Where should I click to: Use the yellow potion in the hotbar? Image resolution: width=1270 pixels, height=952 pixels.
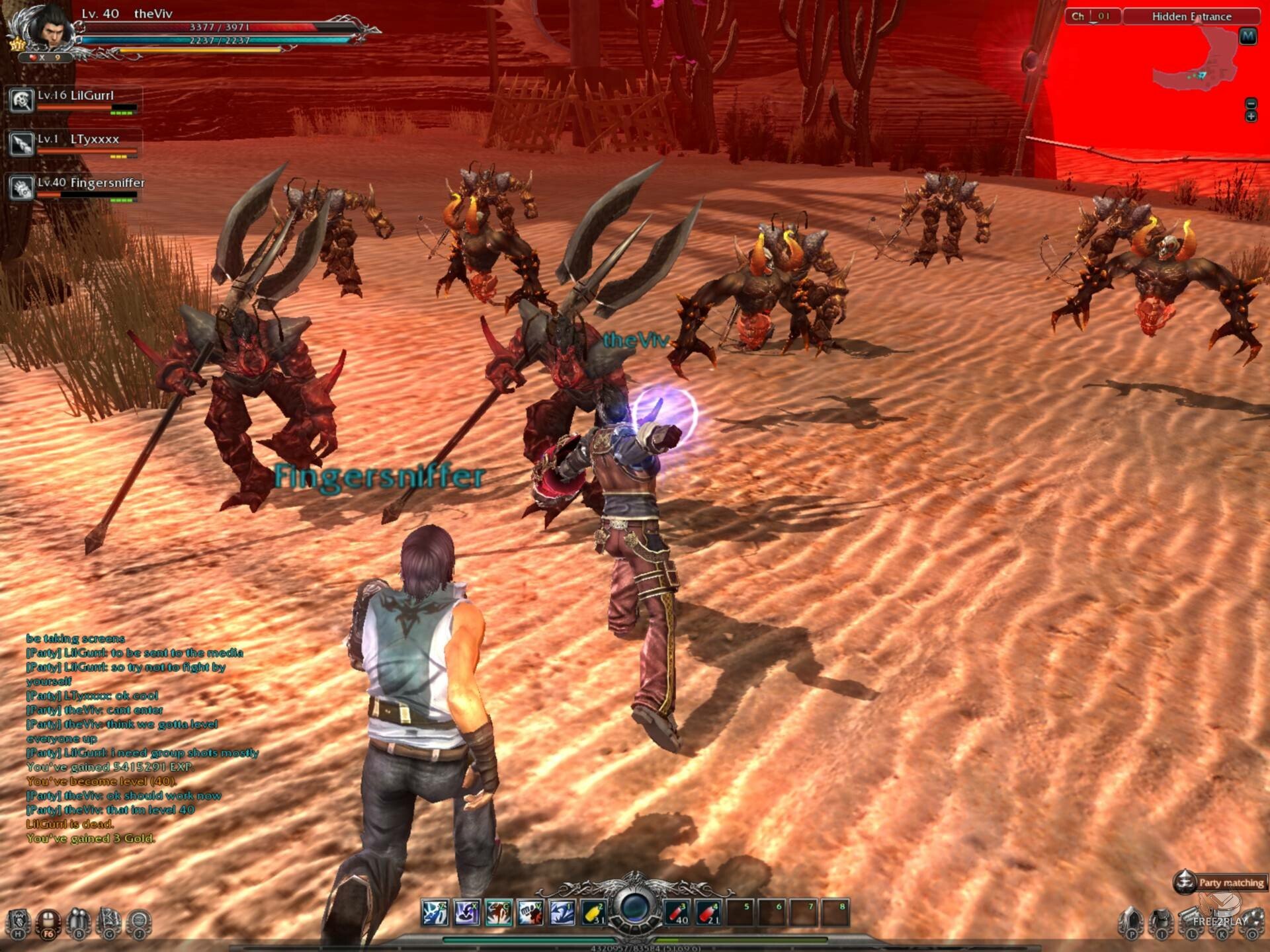(593, 913)
